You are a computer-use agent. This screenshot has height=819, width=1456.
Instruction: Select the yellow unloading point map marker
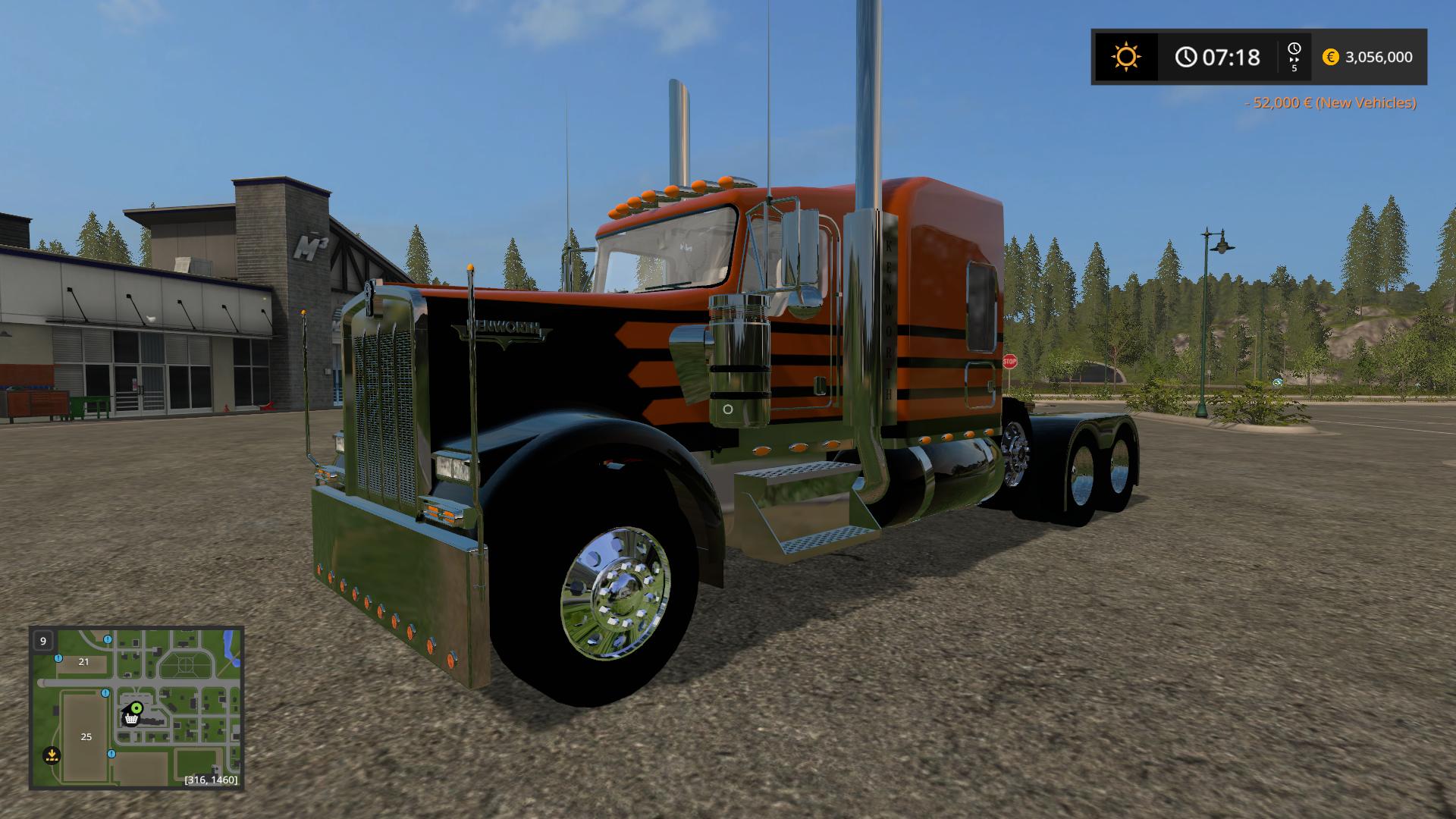click(52, 755)
